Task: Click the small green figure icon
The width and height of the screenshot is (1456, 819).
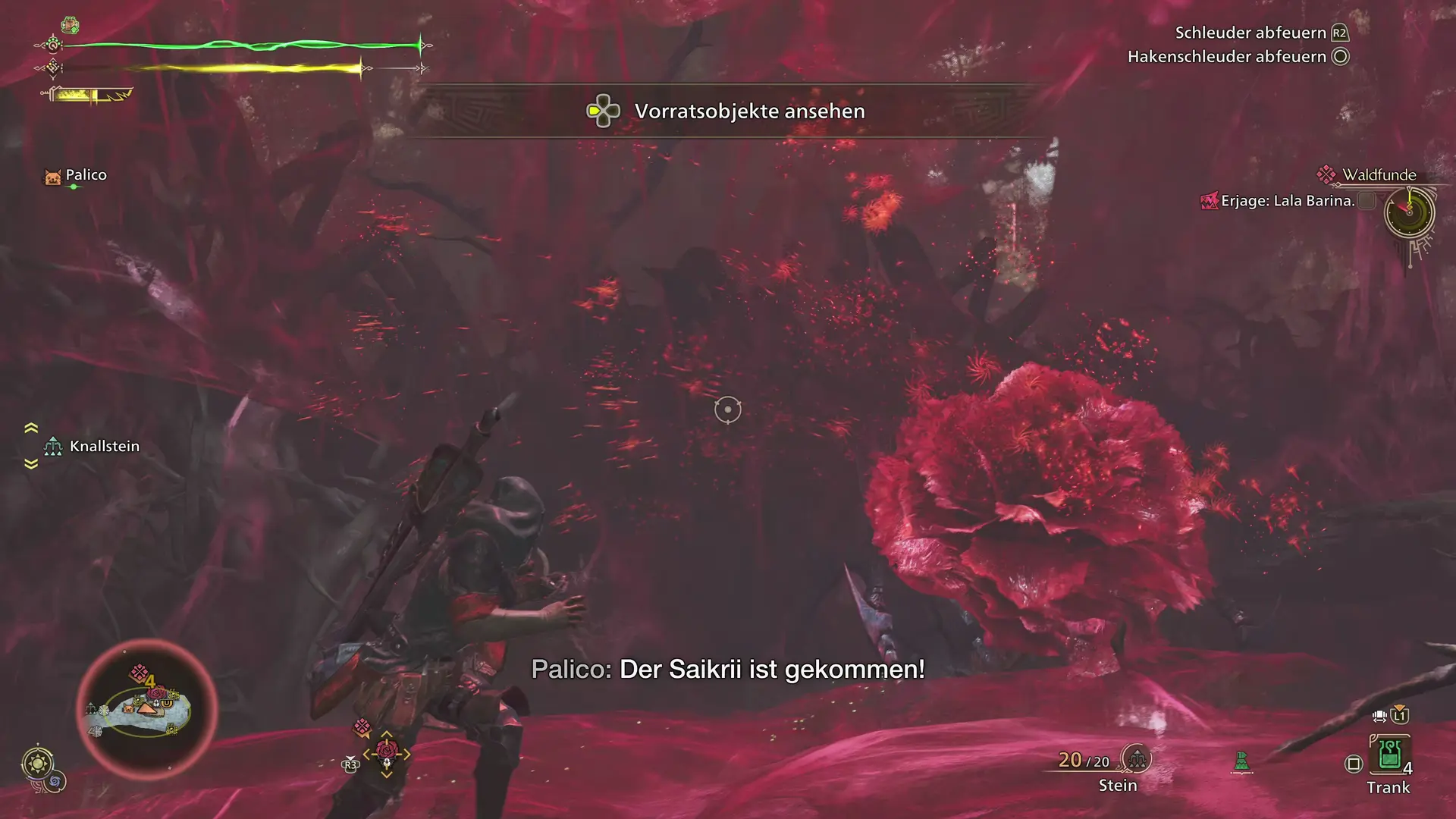Action: coord(1241,761)
